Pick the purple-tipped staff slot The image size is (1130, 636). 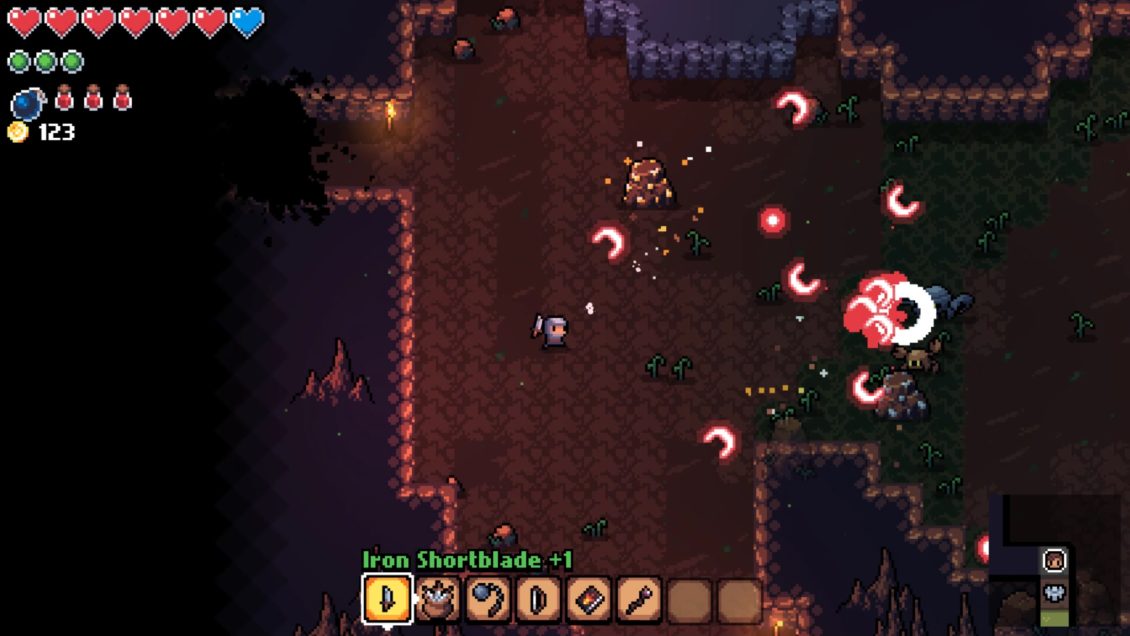pos(639,599)
